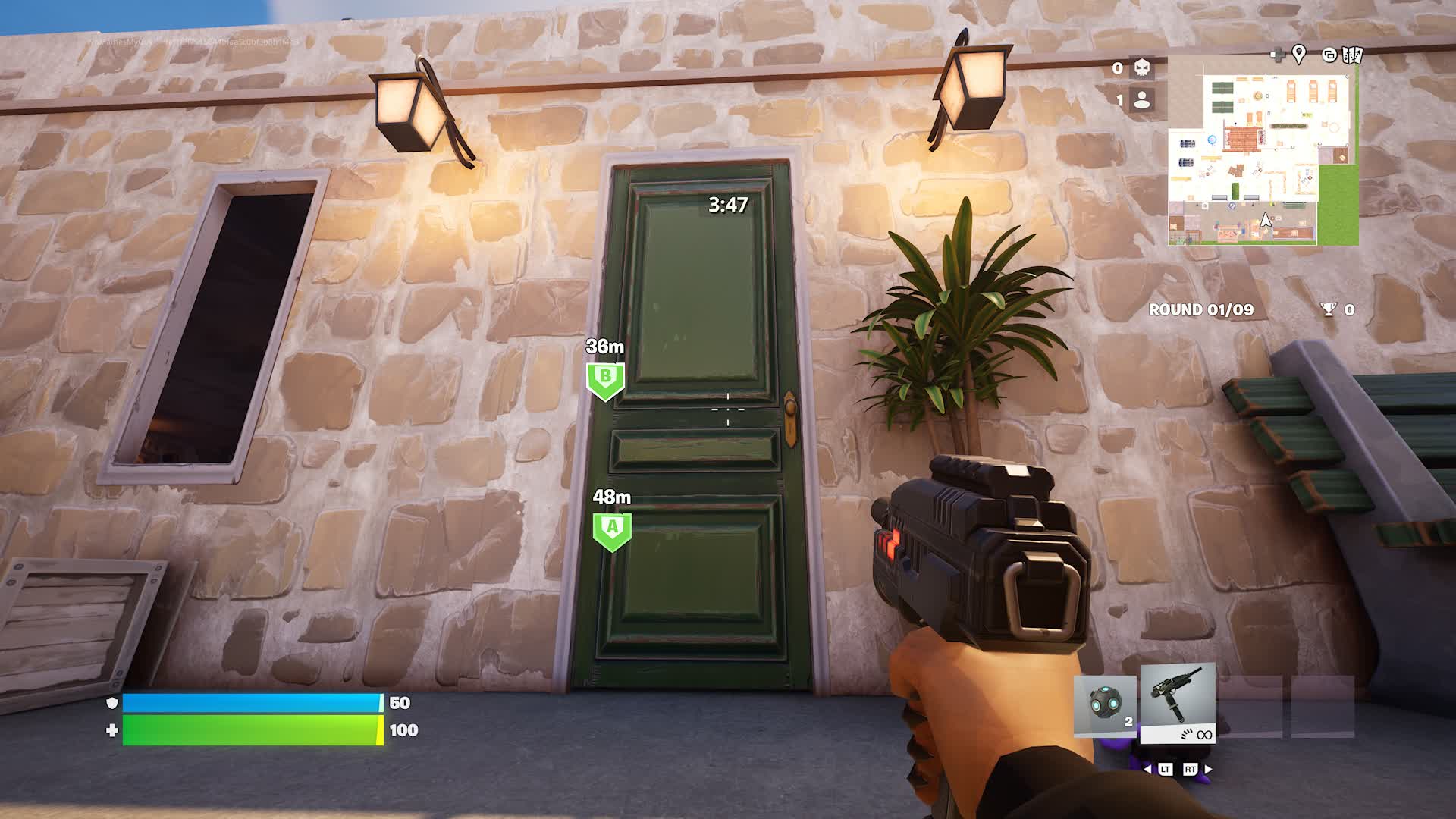Click the right arrow beside the RT prompt

tap(1207, 769)
